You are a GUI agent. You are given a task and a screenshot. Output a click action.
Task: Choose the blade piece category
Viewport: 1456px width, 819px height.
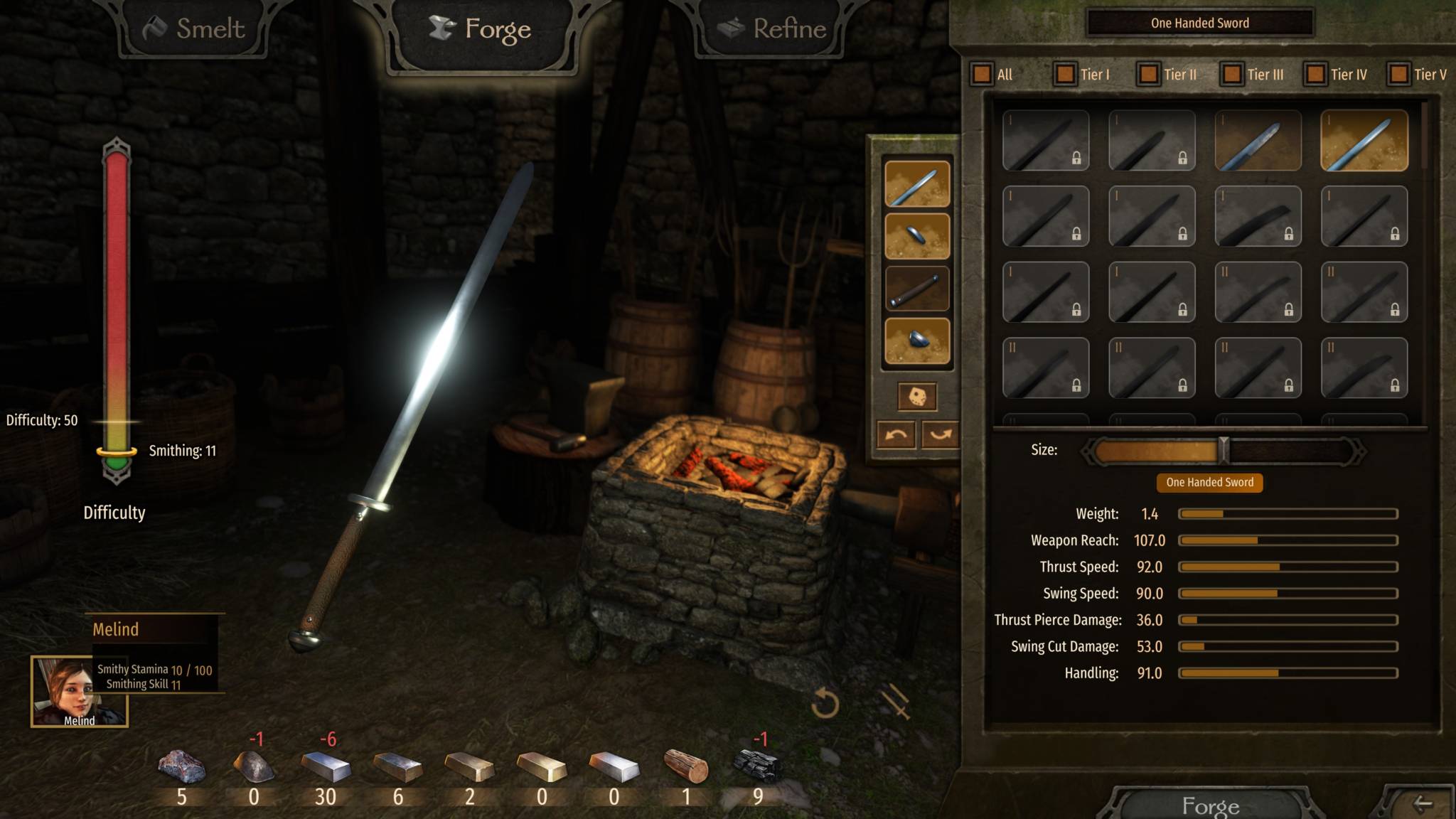[x=917, y=184]
